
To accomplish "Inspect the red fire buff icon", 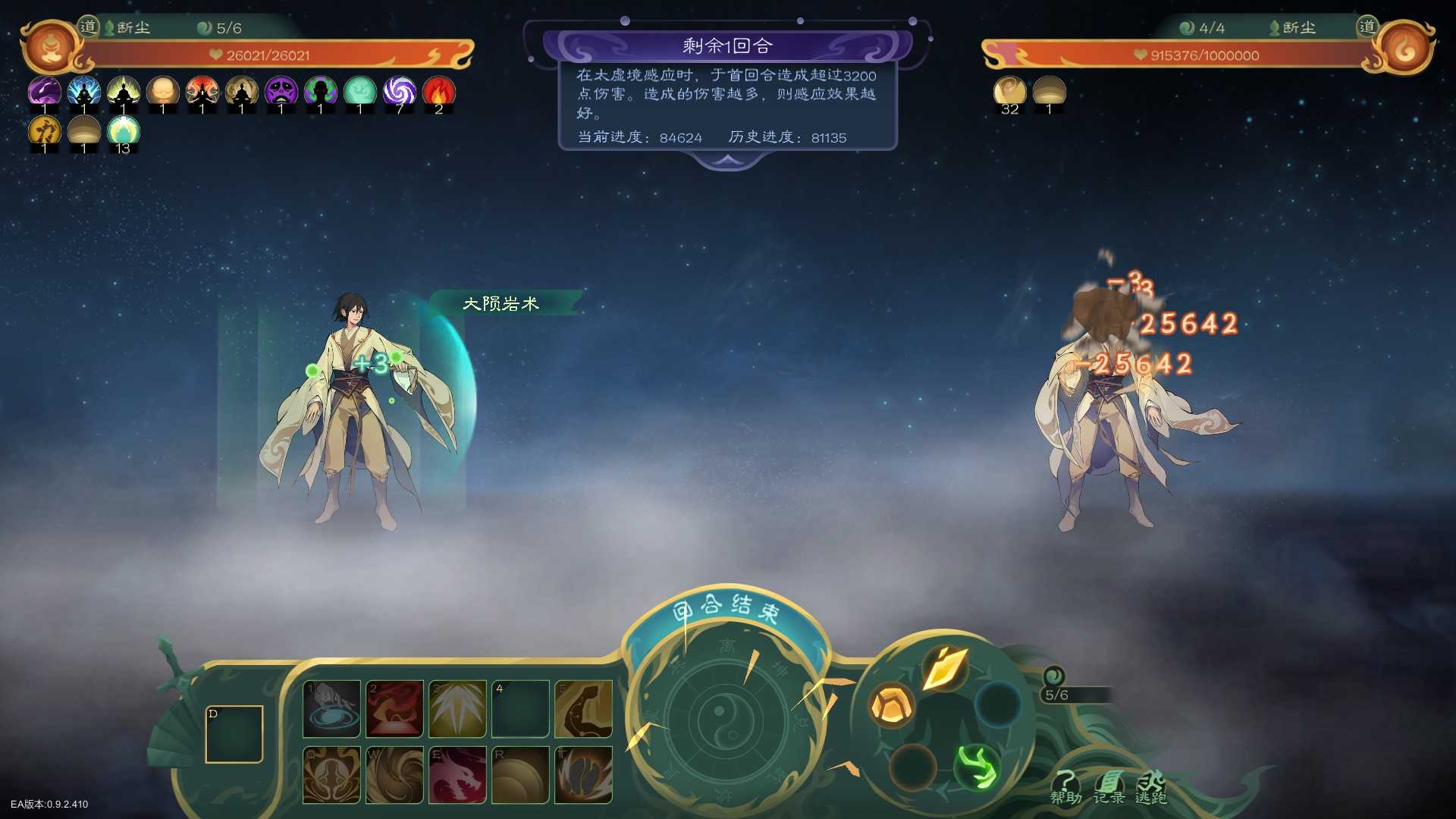I will tap(438, 93).
